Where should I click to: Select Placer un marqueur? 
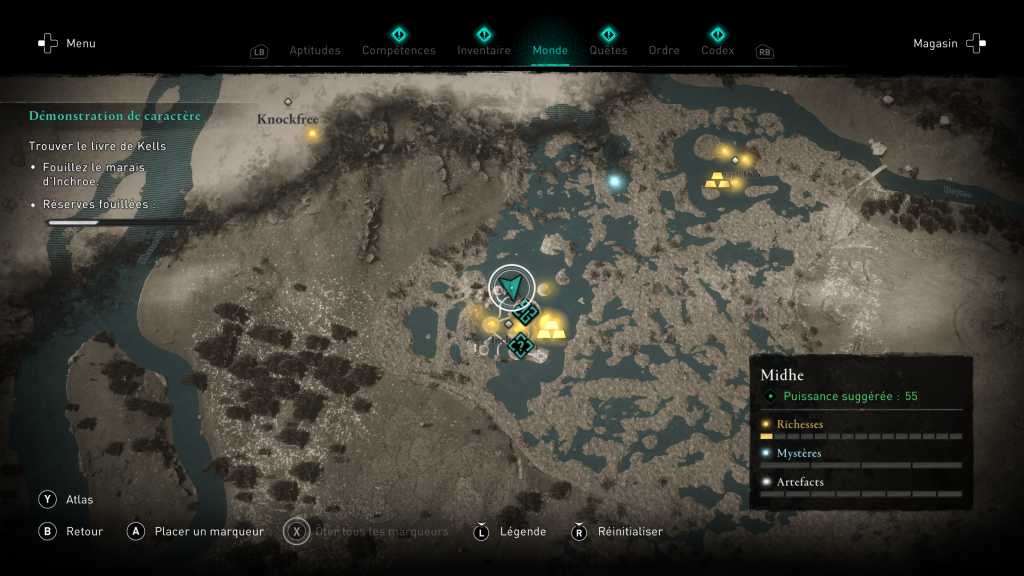click(x=197, y=531)
